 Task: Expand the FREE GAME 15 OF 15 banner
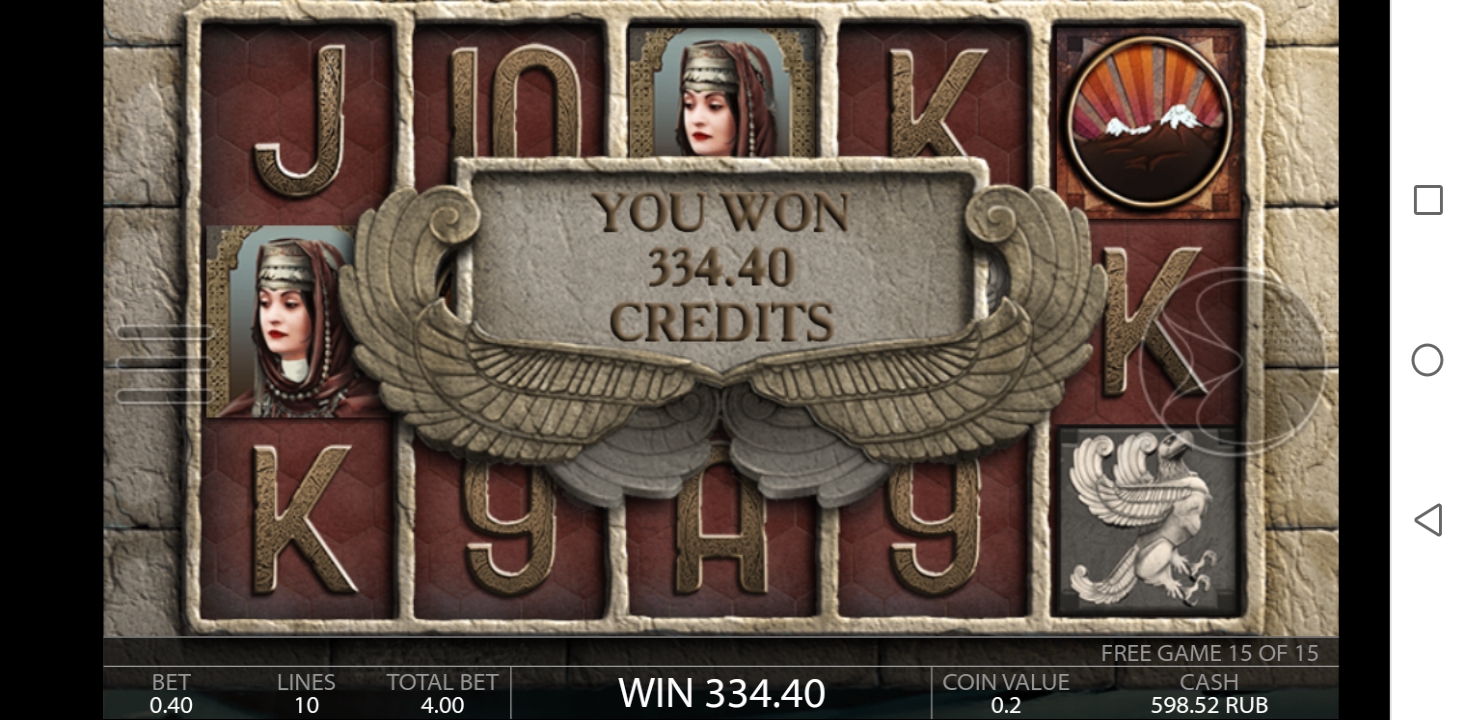[x=1210, y=653]
